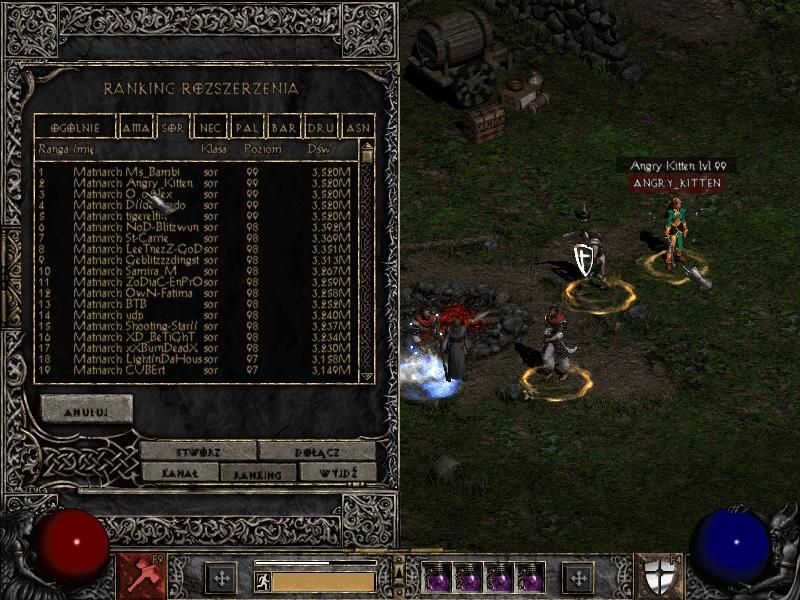The height and width of the screenshot is (600, 800).
Task: Click the ranking list scroll-down arrow
Action: 367,375
